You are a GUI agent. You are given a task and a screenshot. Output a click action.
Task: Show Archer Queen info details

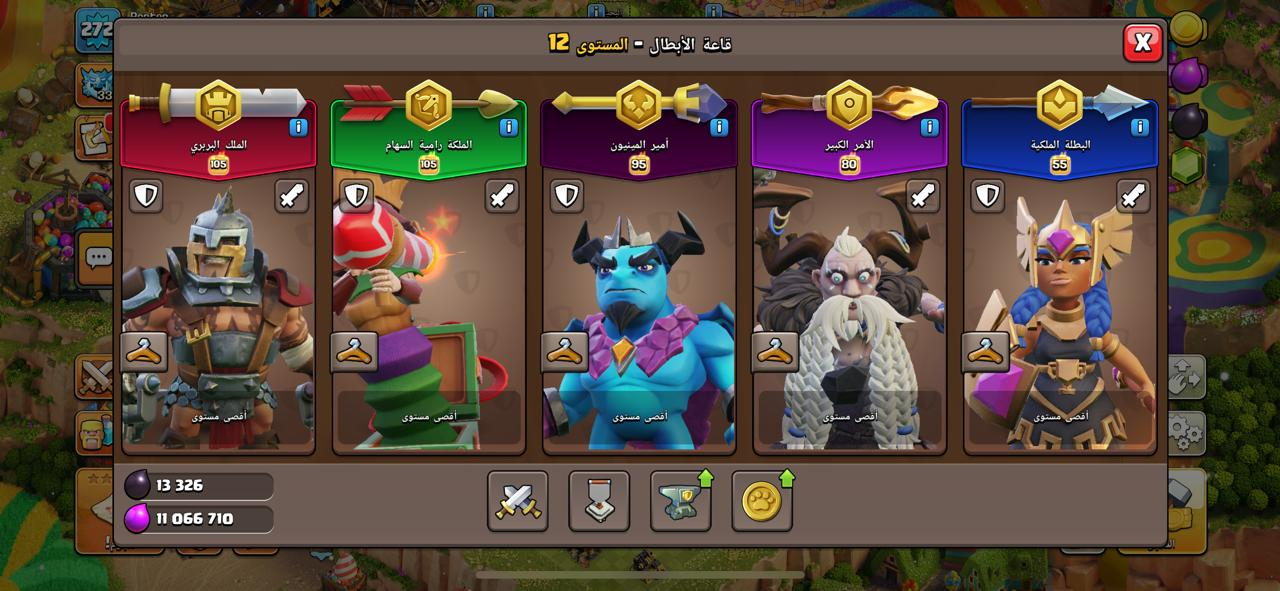coord(508,127)
